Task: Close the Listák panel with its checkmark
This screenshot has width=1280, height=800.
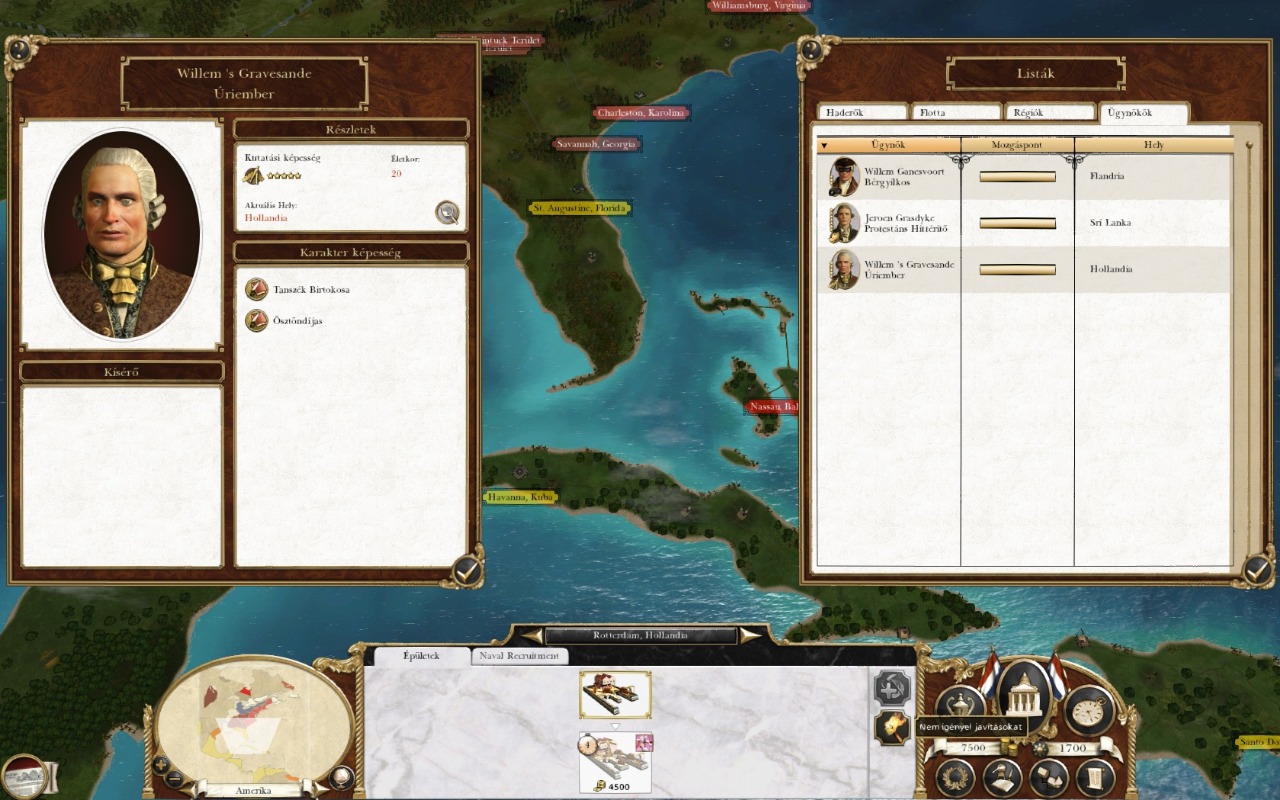Action: [x=1257, y=571]
